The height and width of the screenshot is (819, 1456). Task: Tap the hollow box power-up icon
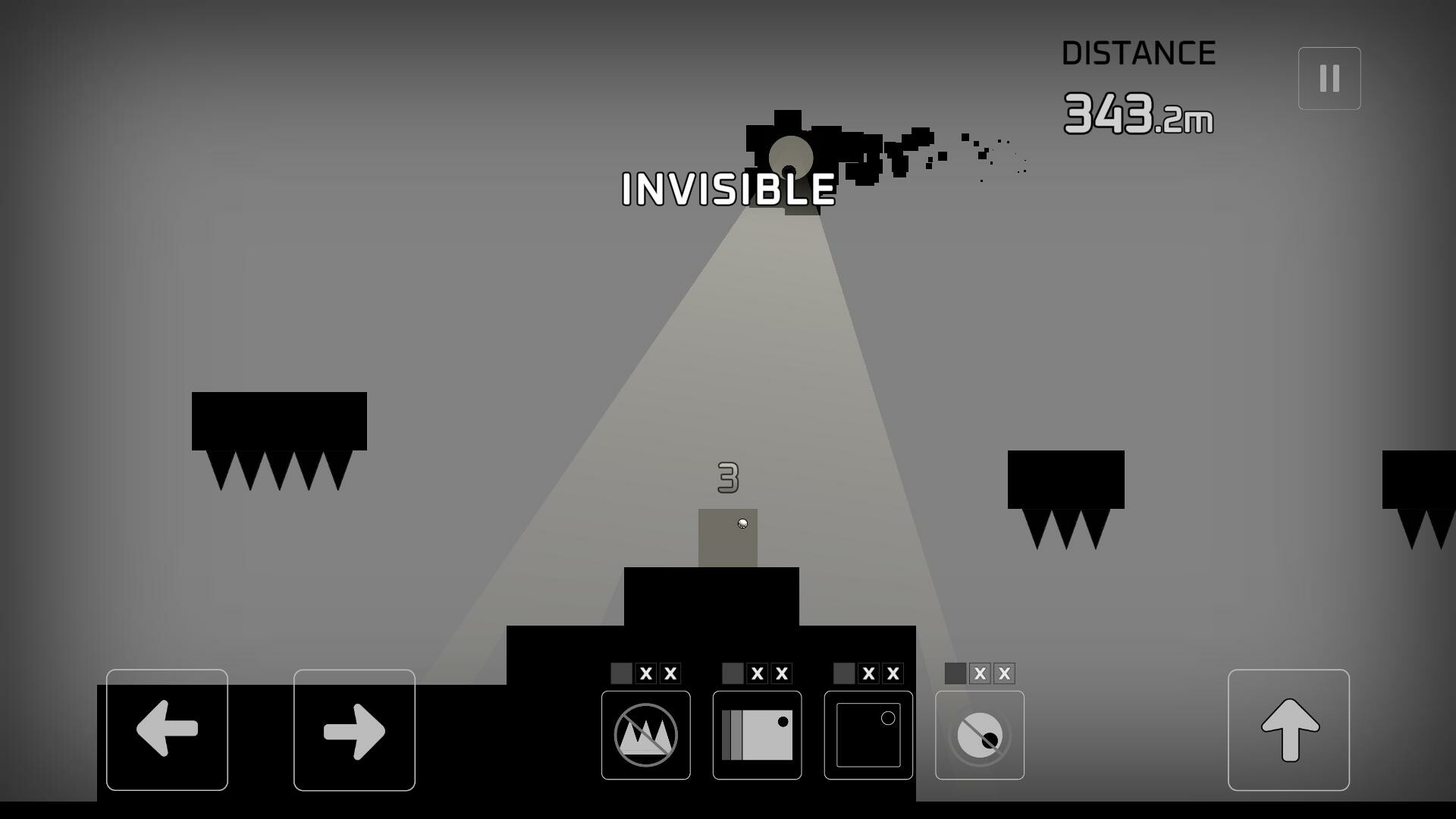tap(868, 735)
